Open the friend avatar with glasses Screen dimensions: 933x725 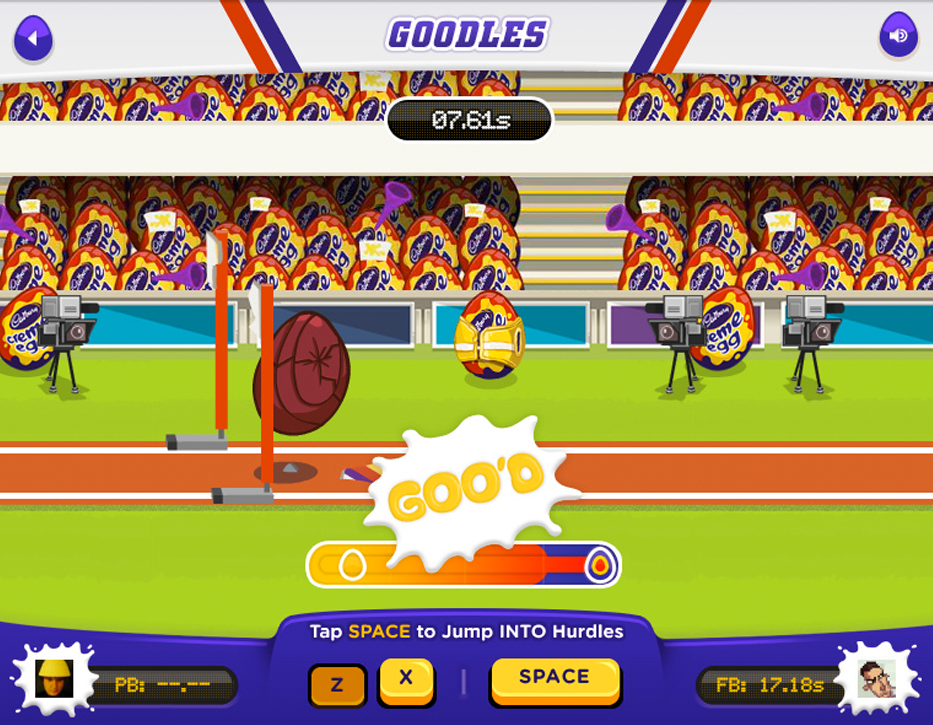point(877,681)
